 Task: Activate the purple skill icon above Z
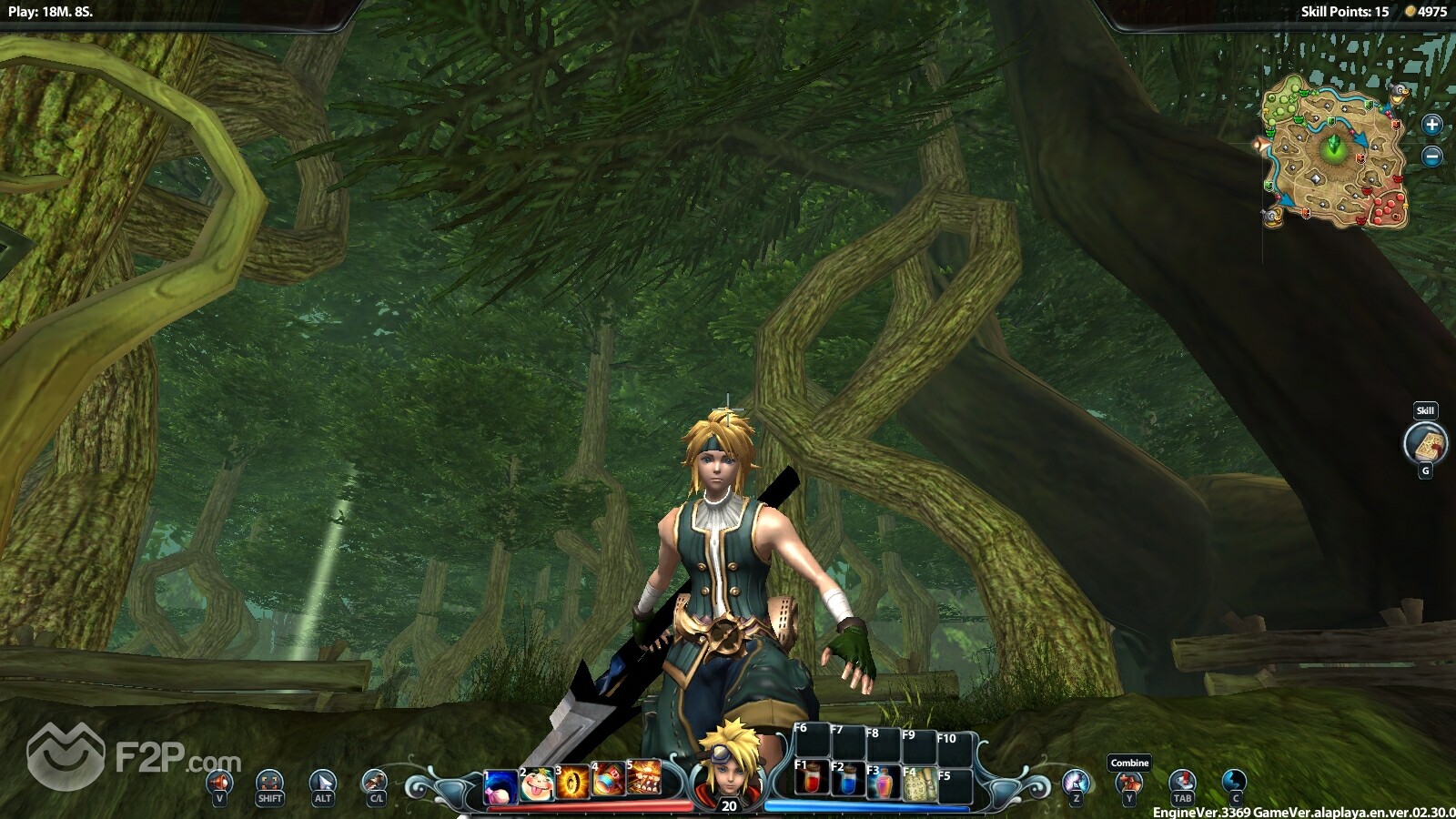tap(1076, 782)
